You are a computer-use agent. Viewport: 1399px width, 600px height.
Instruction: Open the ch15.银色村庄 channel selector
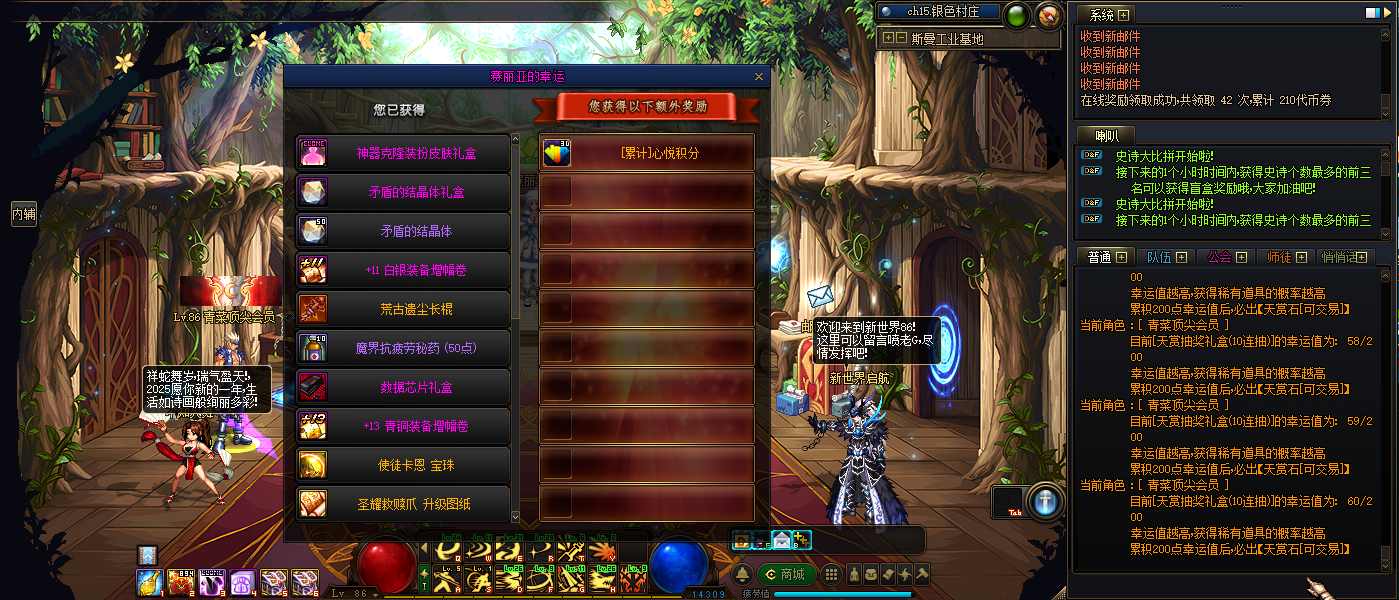pos(938,12)
